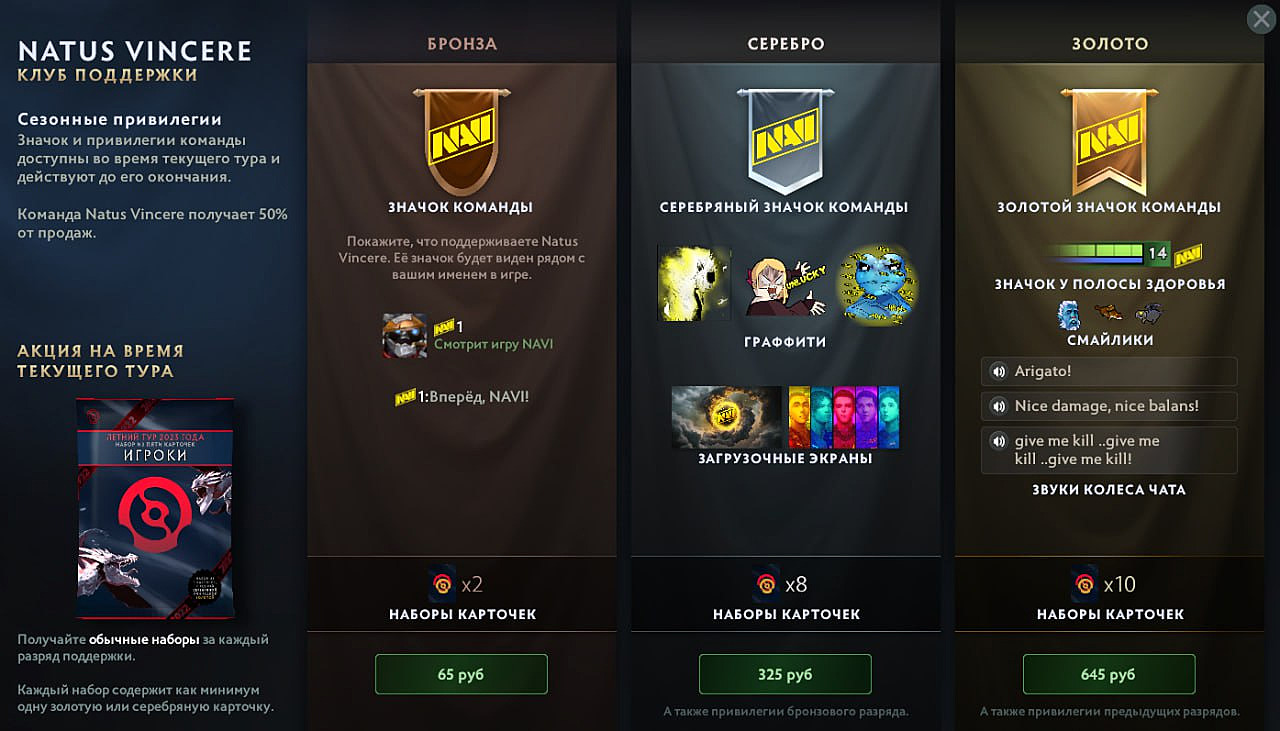1280x731 pixels.
Task: Buy the Bronze tier for 65 руб
Action: (x=461, y=674)
